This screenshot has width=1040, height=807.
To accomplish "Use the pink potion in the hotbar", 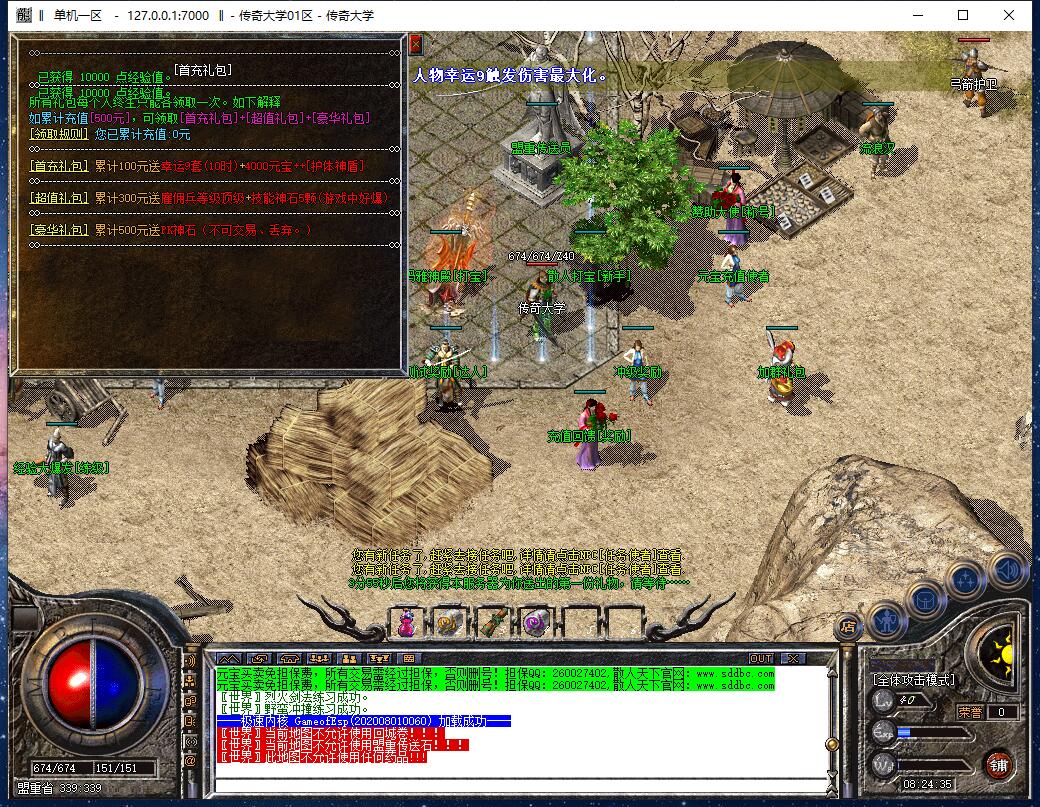I will pyautogui.click(x=407, y=624).
